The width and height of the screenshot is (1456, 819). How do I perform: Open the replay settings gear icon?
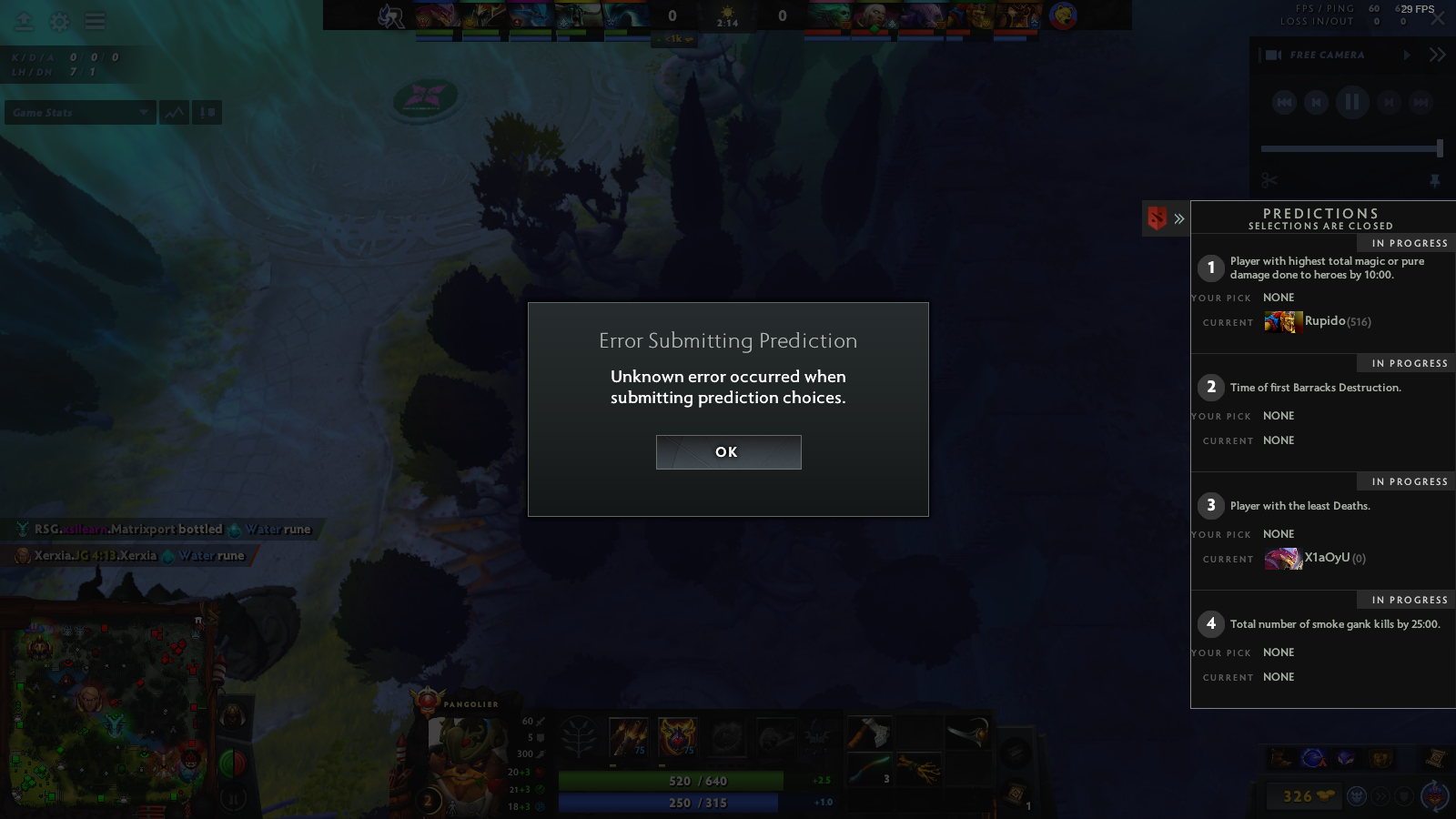58,22
